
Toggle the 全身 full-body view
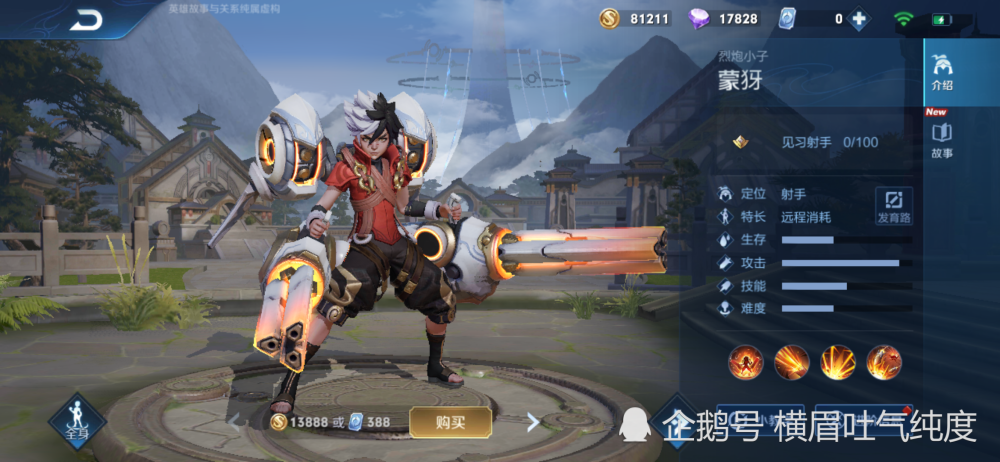(77, 421)
